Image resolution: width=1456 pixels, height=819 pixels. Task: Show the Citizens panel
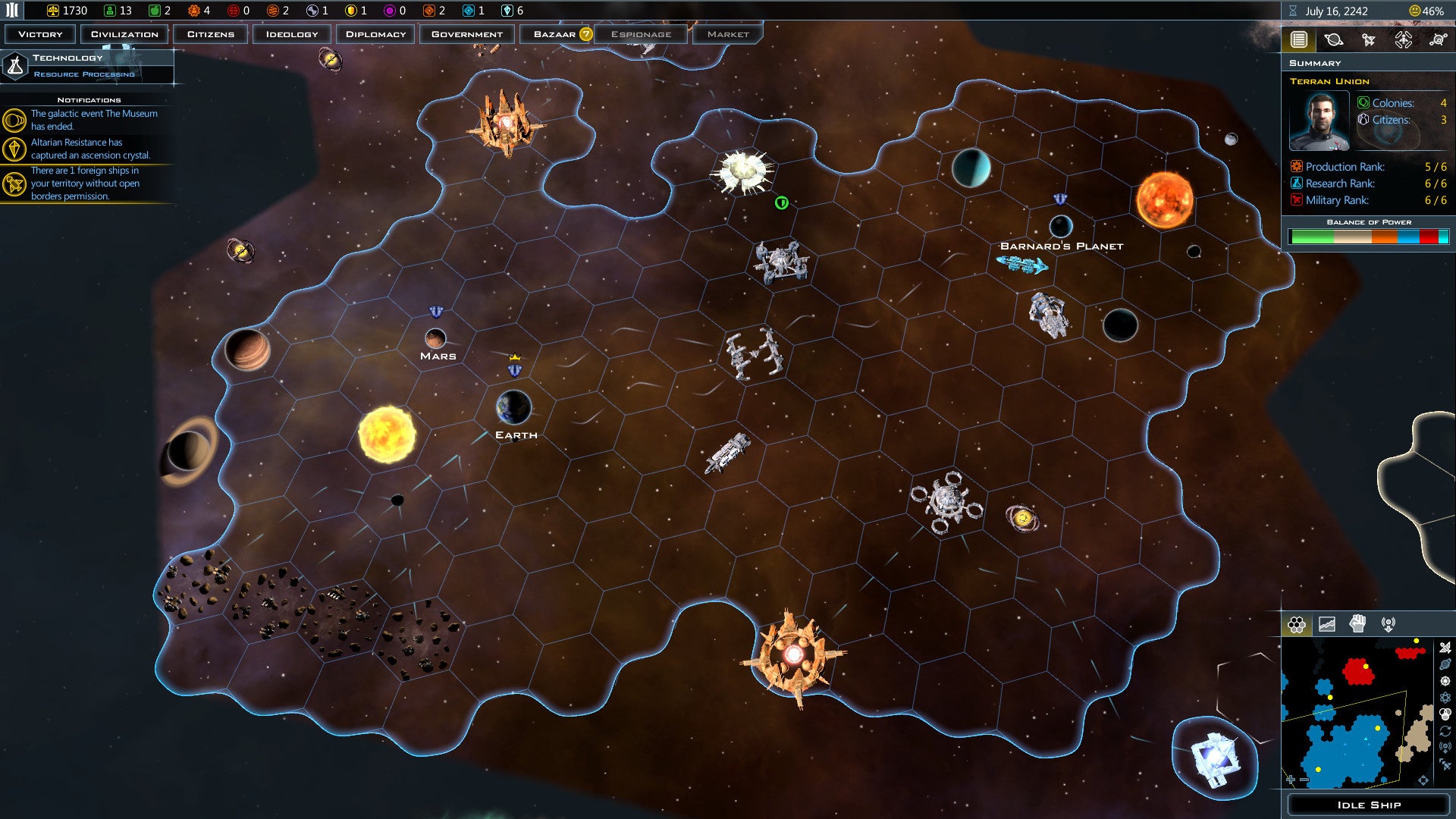pyautogui.click(x=211, y=34)
